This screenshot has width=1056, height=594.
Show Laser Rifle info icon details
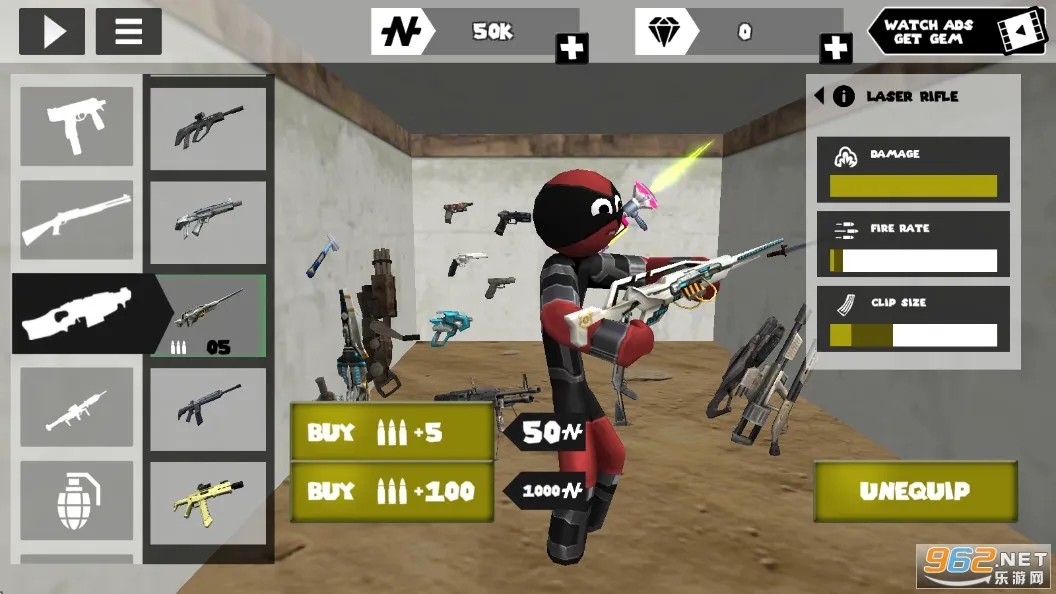[844, 96]
